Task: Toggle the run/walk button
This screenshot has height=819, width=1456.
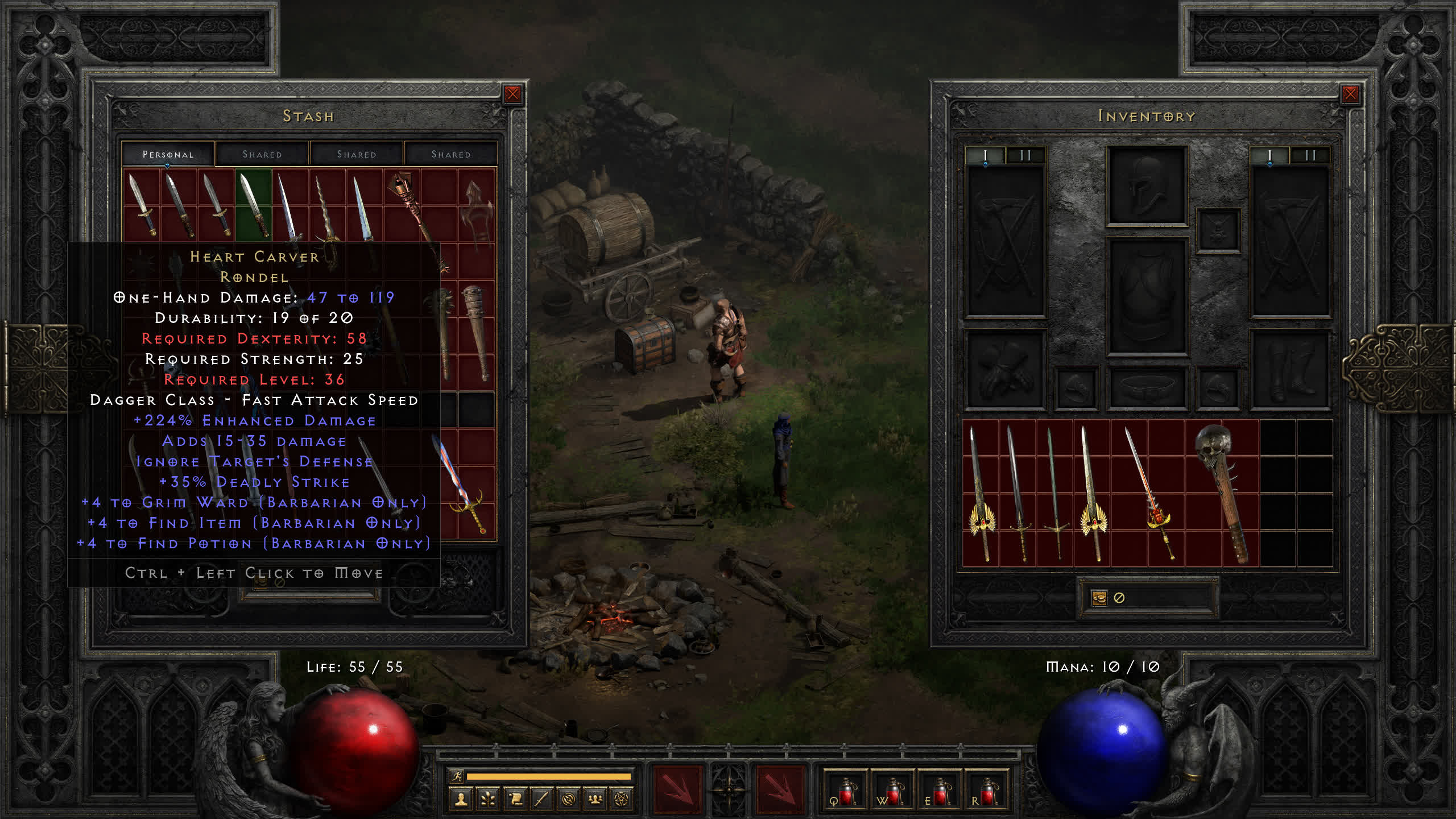Action: [x=457, y=776]
